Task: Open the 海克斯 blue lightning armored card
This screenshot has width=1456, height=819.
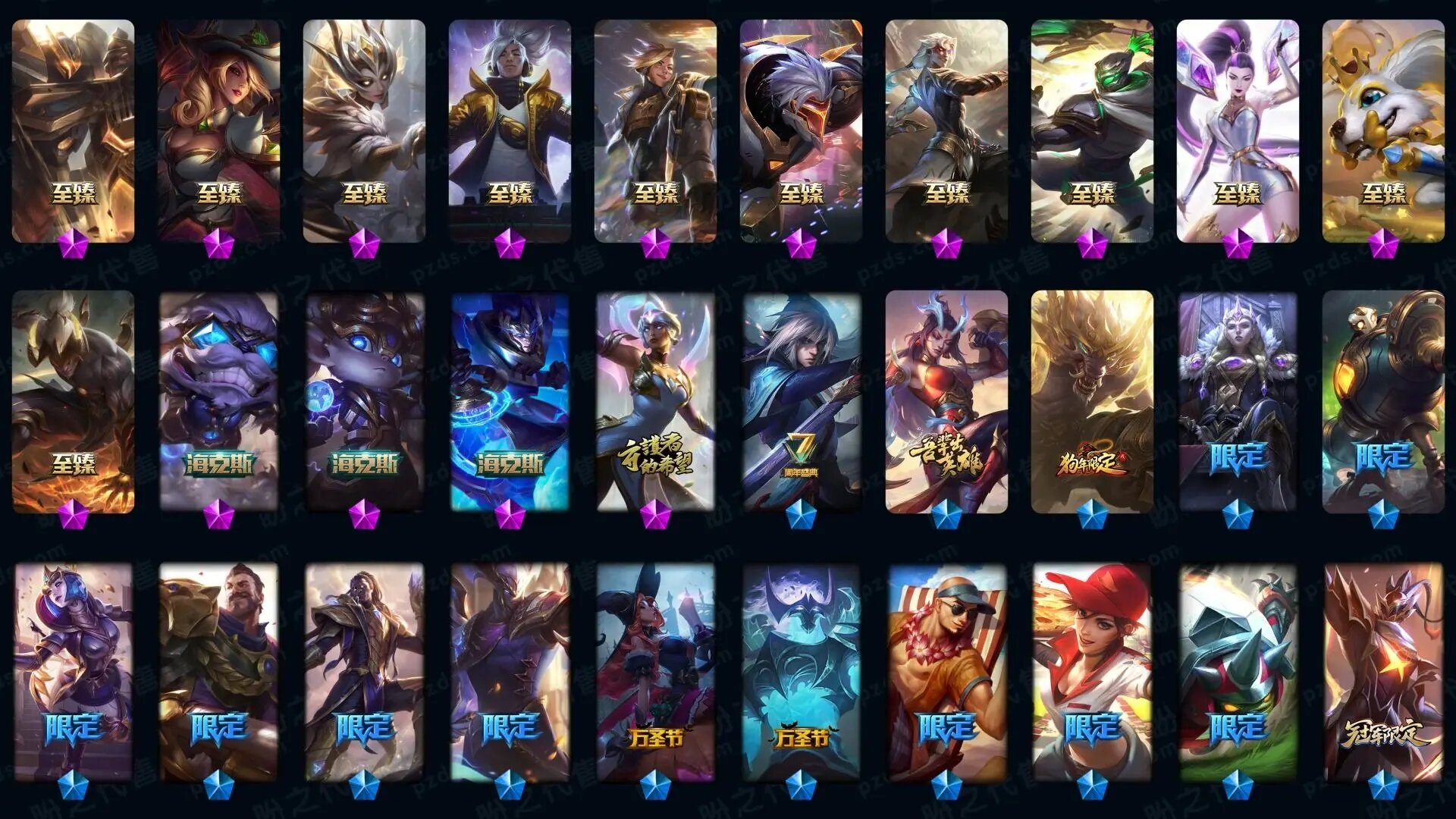Action: click(x=510, y=402)
